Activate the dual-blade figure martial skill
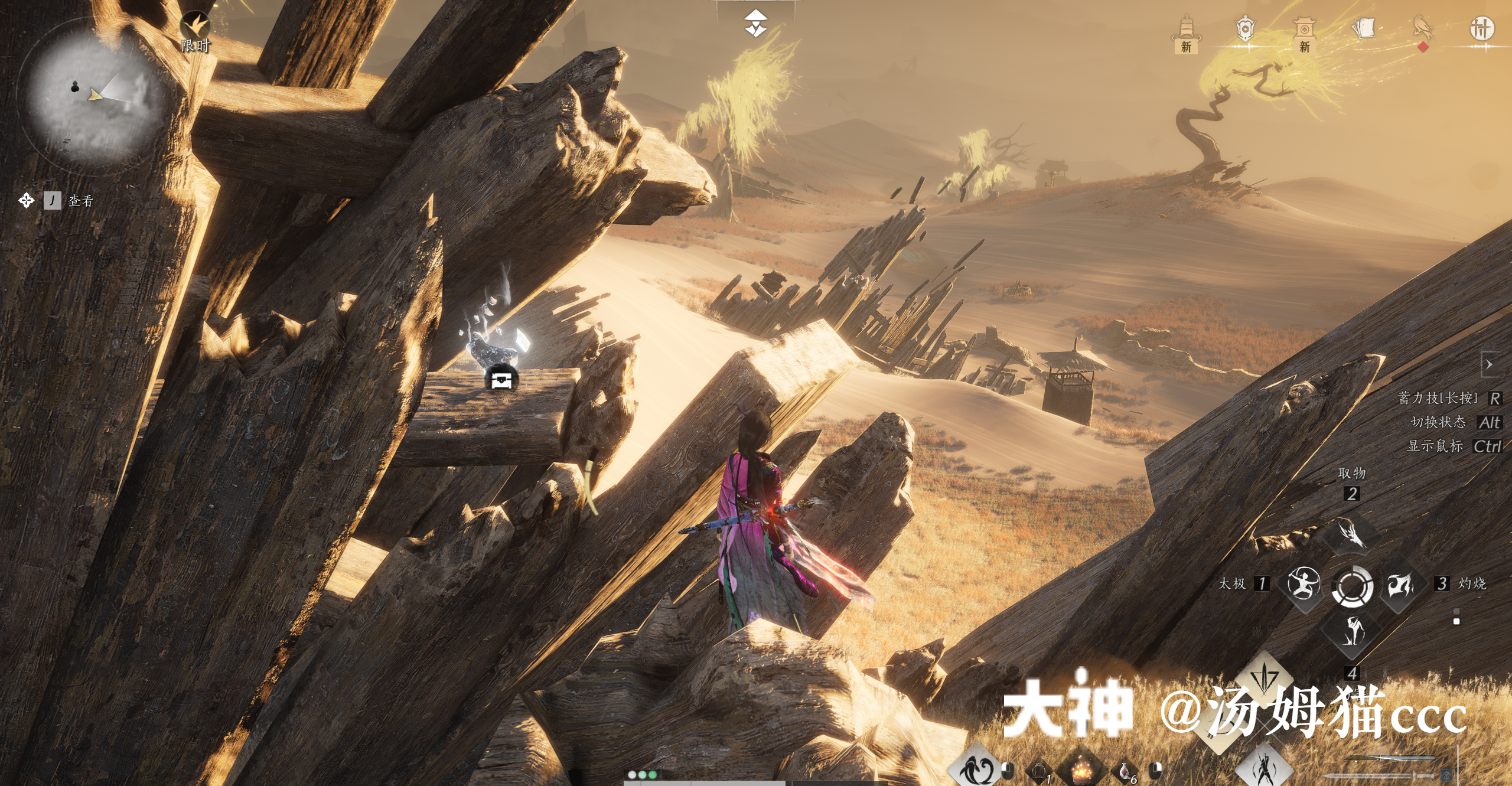1512x786 pixels. [x=1264, y=768]
